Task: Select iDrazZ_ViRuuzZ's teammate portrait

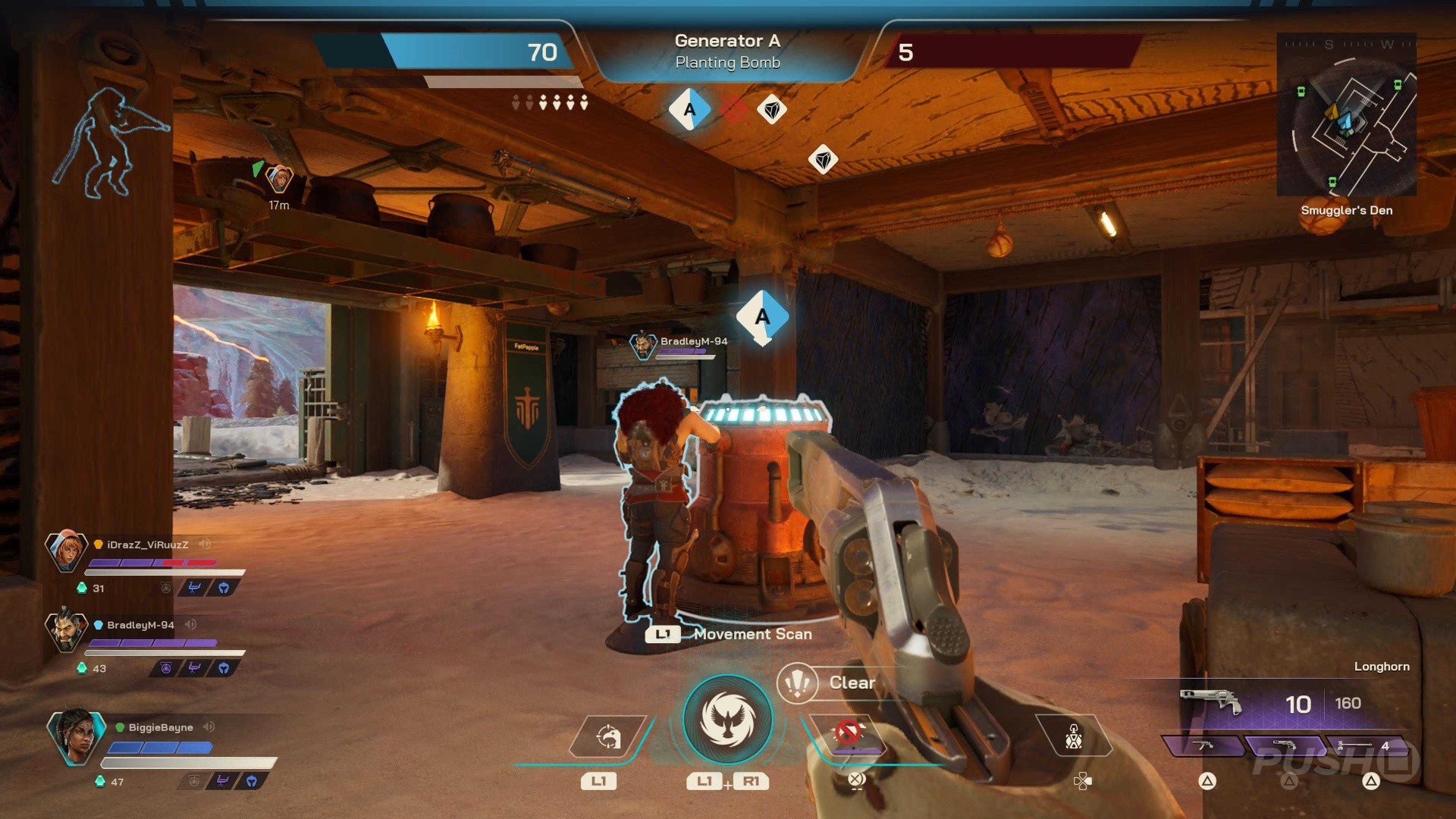Action: coord(66,550)
